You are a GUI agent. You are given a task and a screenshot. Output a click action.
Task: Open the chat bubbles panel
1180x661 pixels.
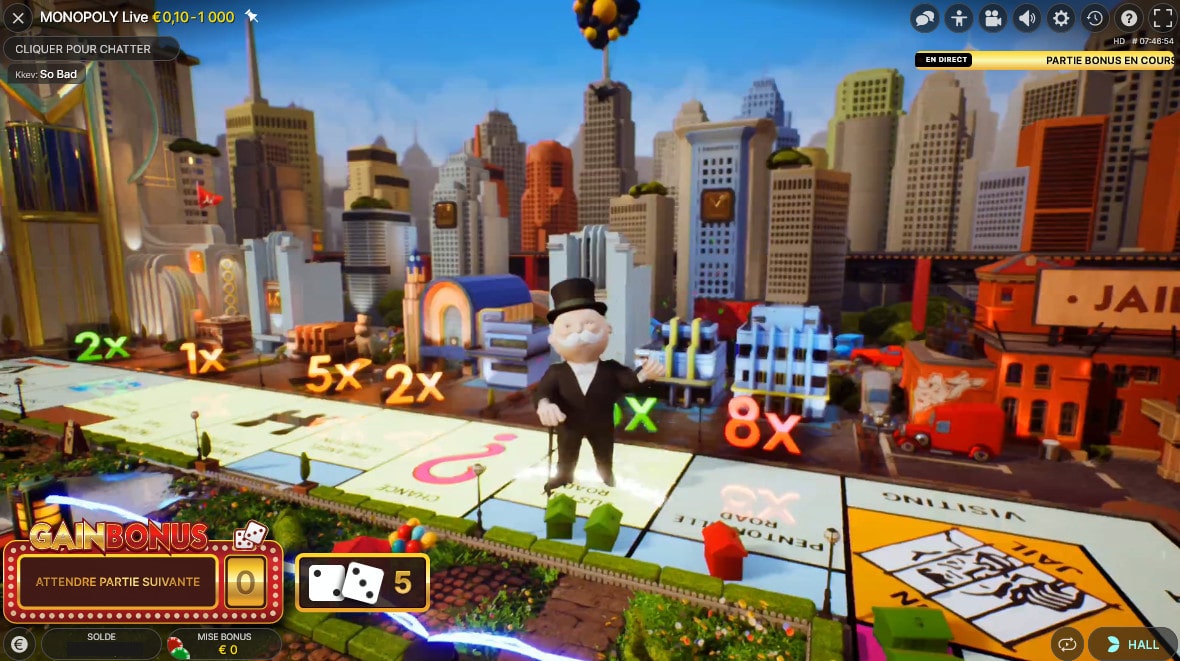click(x=925, y=18)
